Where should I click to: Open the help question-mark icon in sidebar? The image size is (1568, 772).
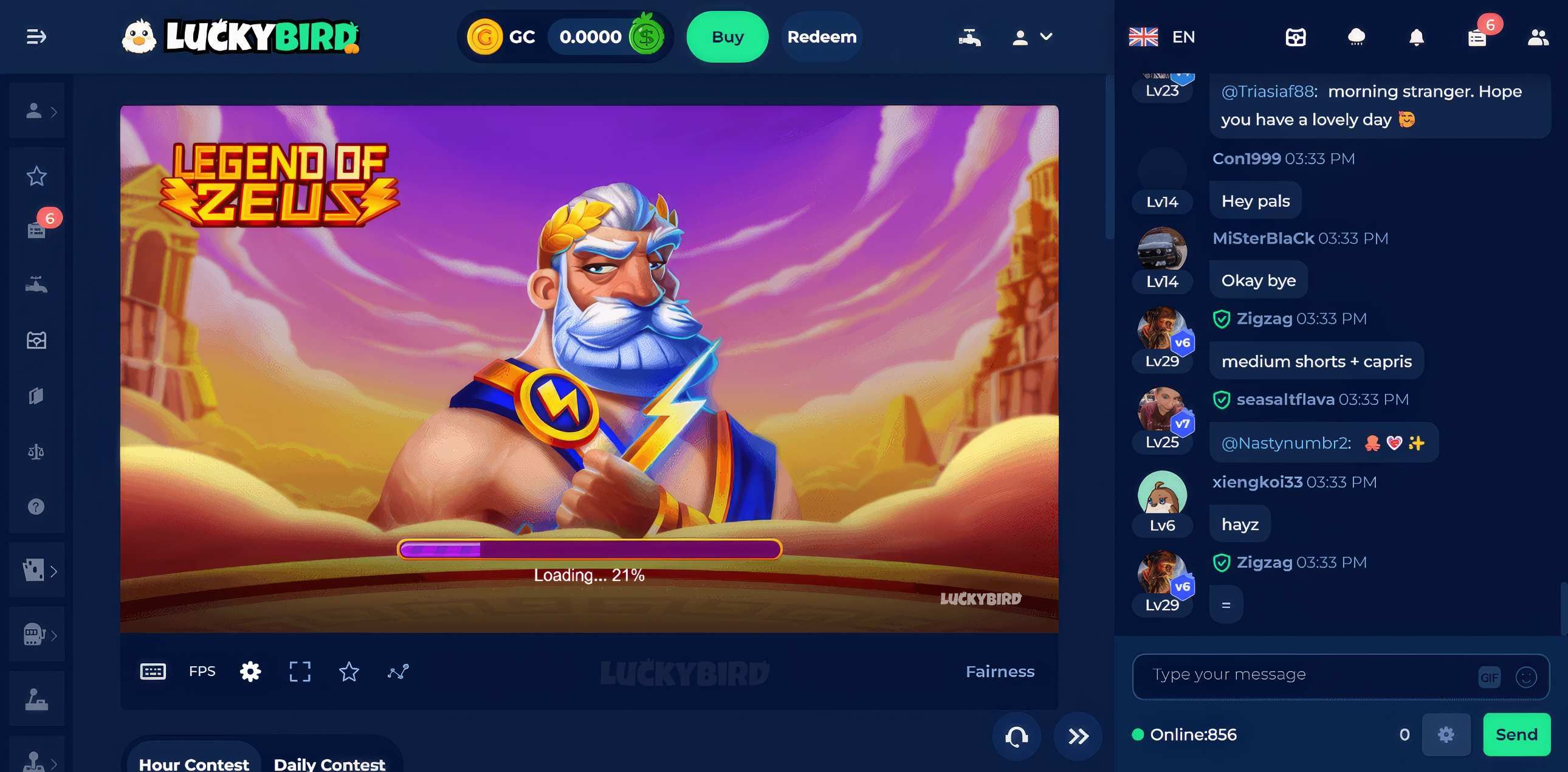pos(36,506)
